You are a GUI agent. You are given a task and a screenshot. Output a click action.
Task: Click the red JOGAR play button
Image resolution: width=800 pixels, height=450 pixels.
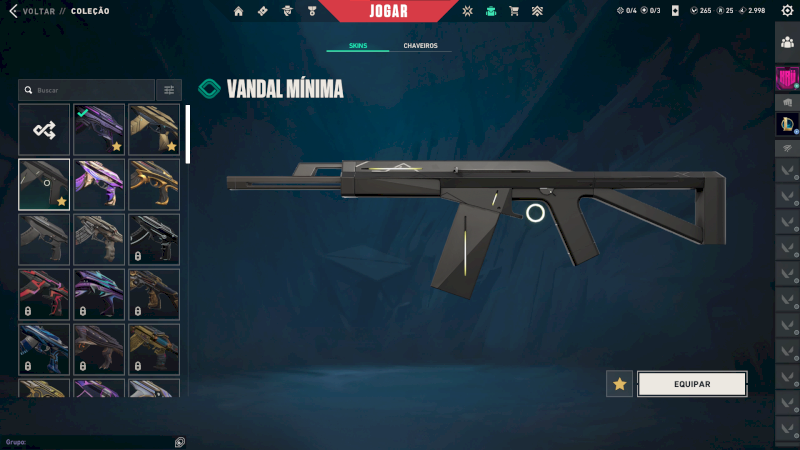coord(388,11)
